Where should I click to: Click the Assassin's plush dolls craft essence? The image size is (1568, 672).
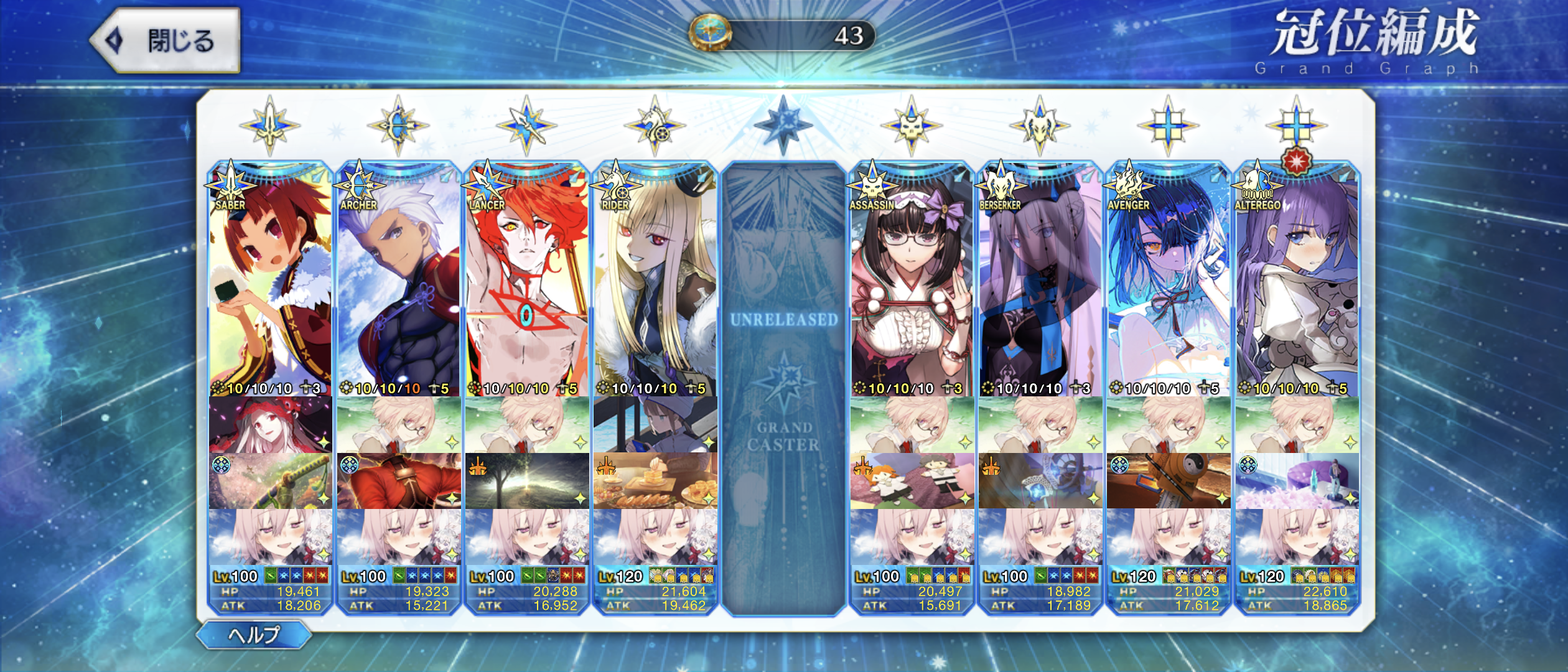[912, 481]
